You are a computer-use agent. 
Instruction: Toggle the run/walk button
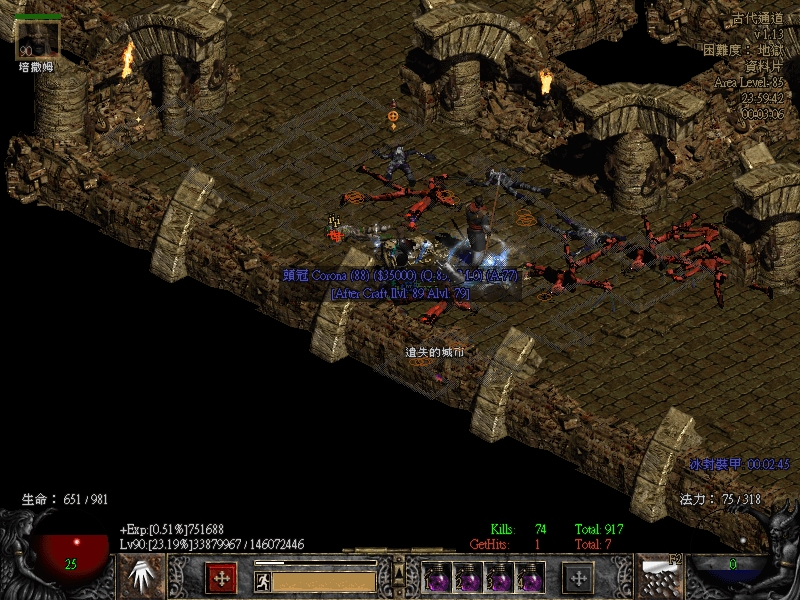click(262, 581)
